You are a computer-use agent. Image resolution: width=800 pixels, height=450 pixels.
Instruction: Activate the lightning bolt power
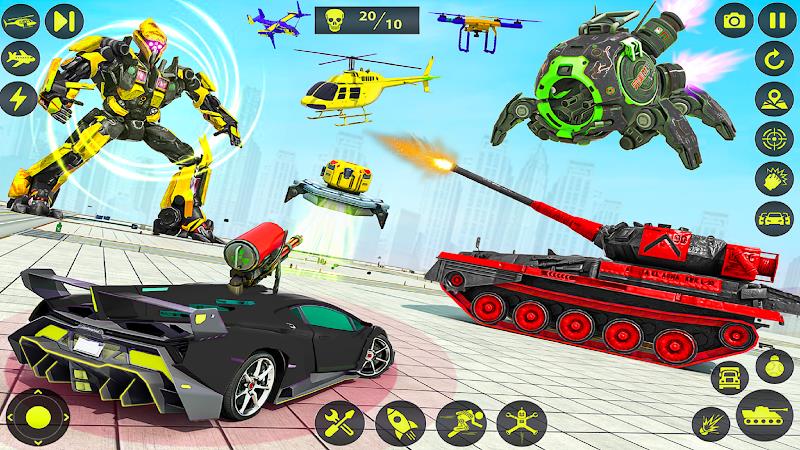pos(18,96)
